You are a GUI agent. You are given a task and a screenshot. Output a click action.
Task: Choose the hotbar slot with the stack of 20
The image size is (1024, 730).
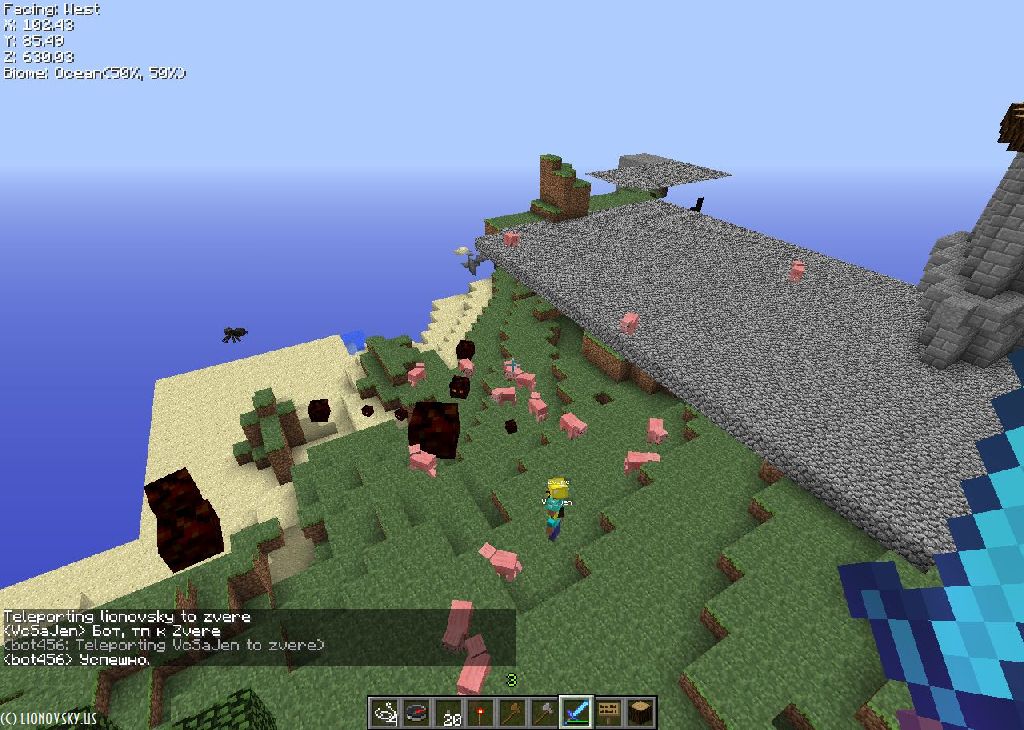448,712
